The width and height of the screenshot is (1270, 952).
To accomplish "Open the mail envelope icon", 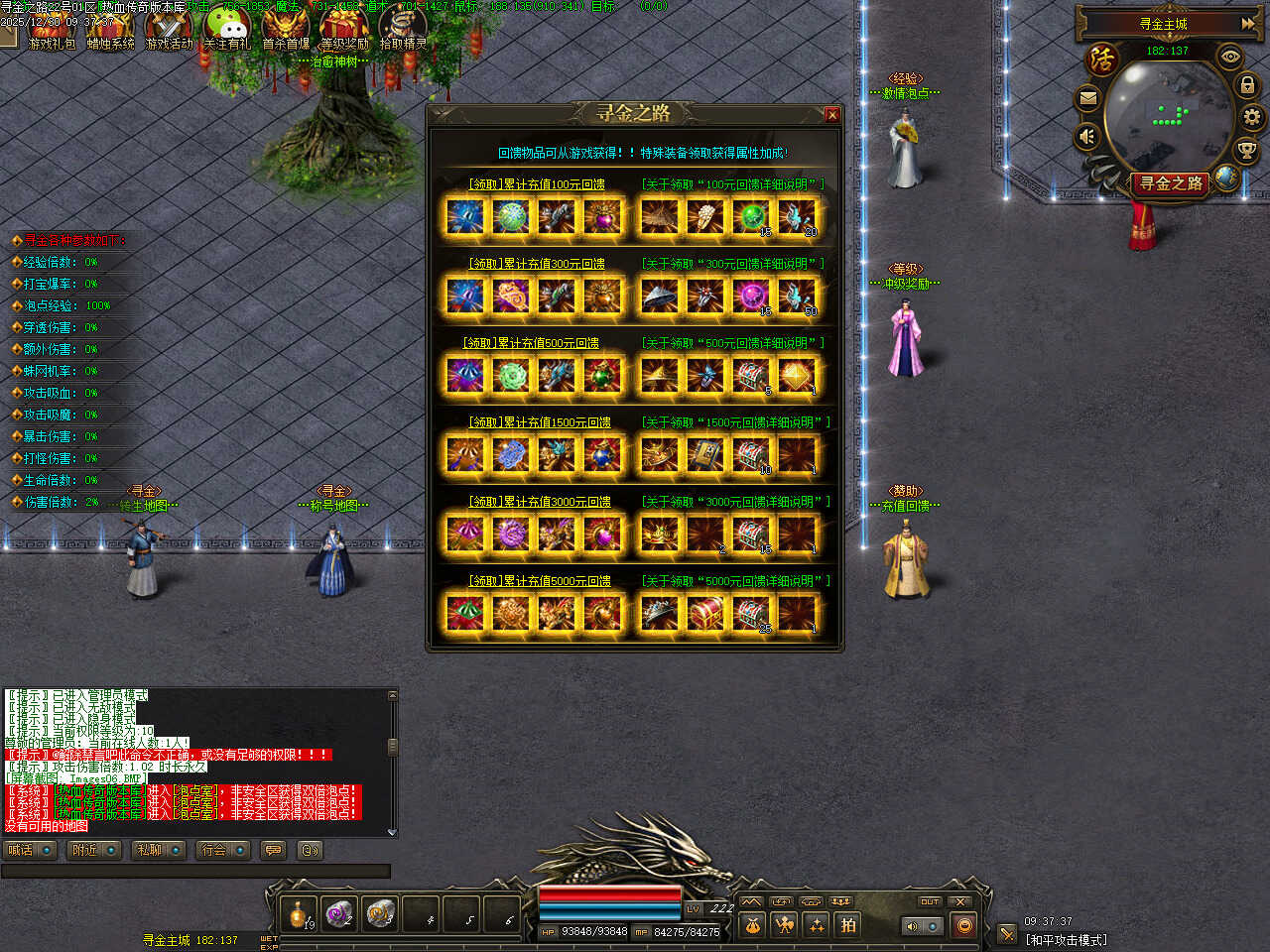I will [1088, 98].
